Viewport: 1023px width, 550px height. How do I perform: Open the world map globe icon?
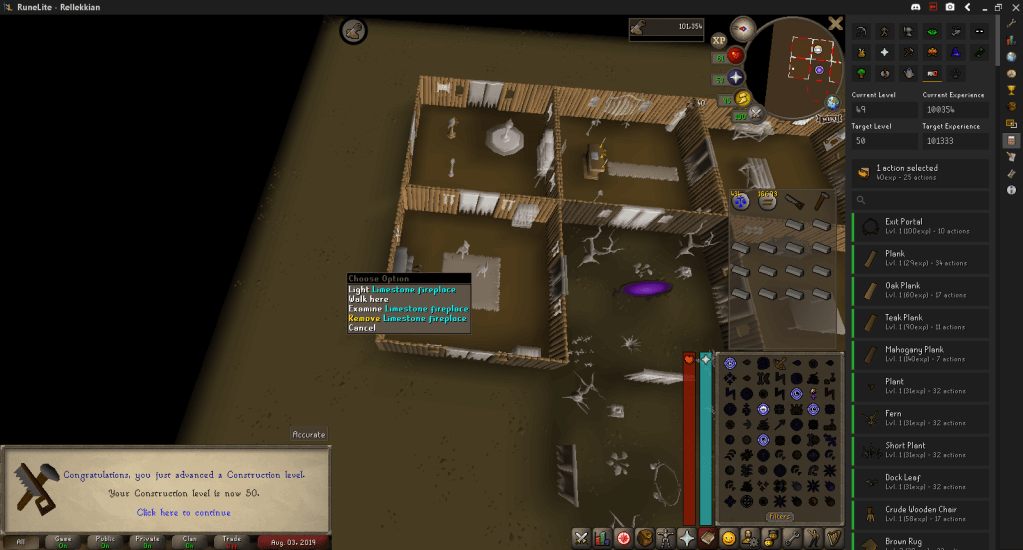(832, 101)
